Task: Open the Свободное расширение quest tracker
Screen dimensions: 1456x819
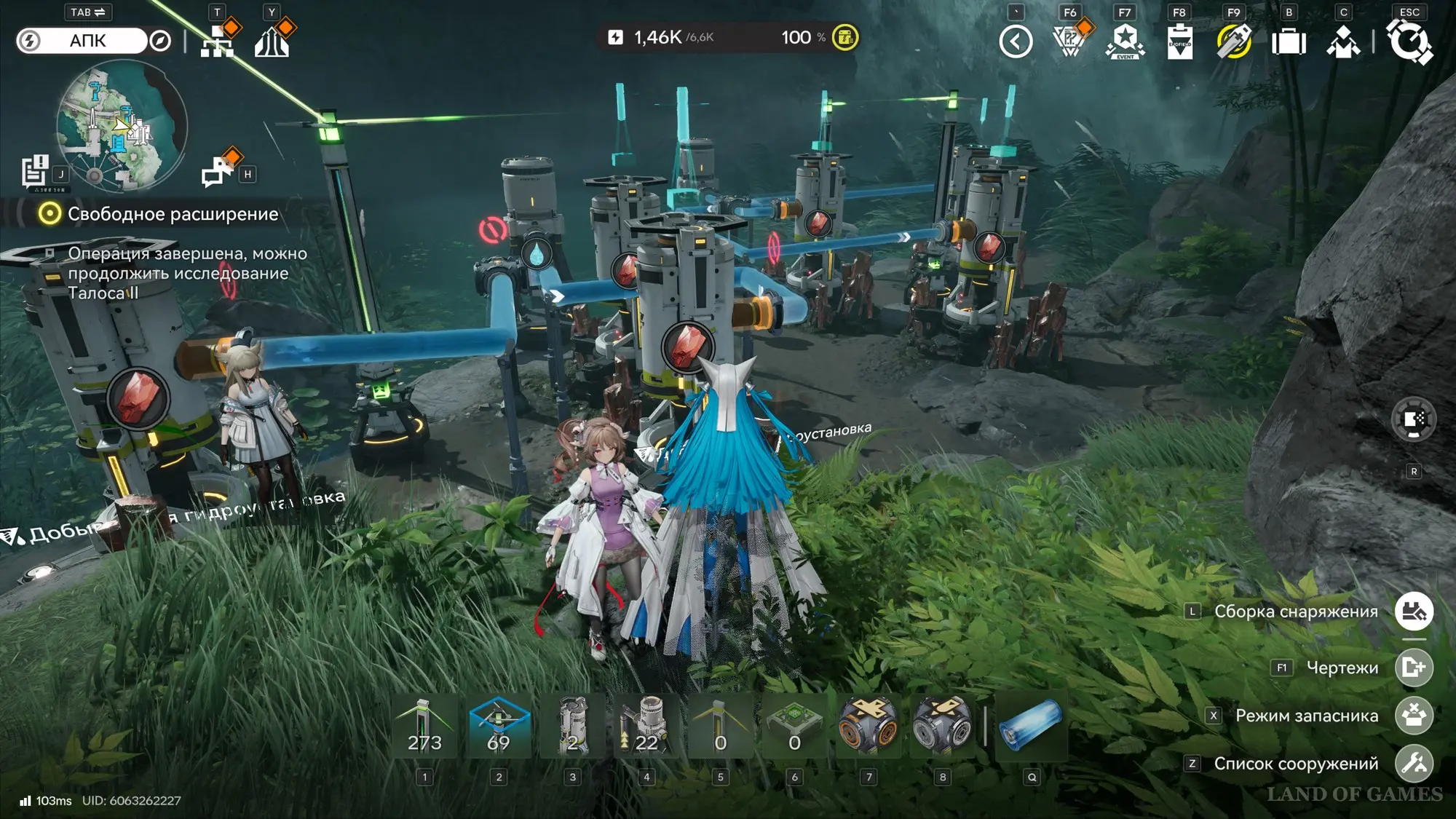Action: [173, 214]
